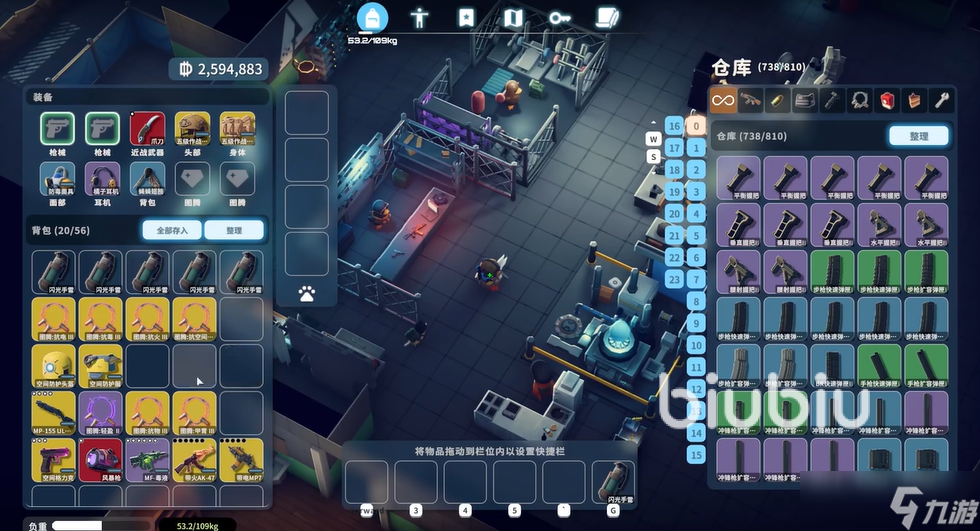
Task: Open the map tab
Action: 513,18
